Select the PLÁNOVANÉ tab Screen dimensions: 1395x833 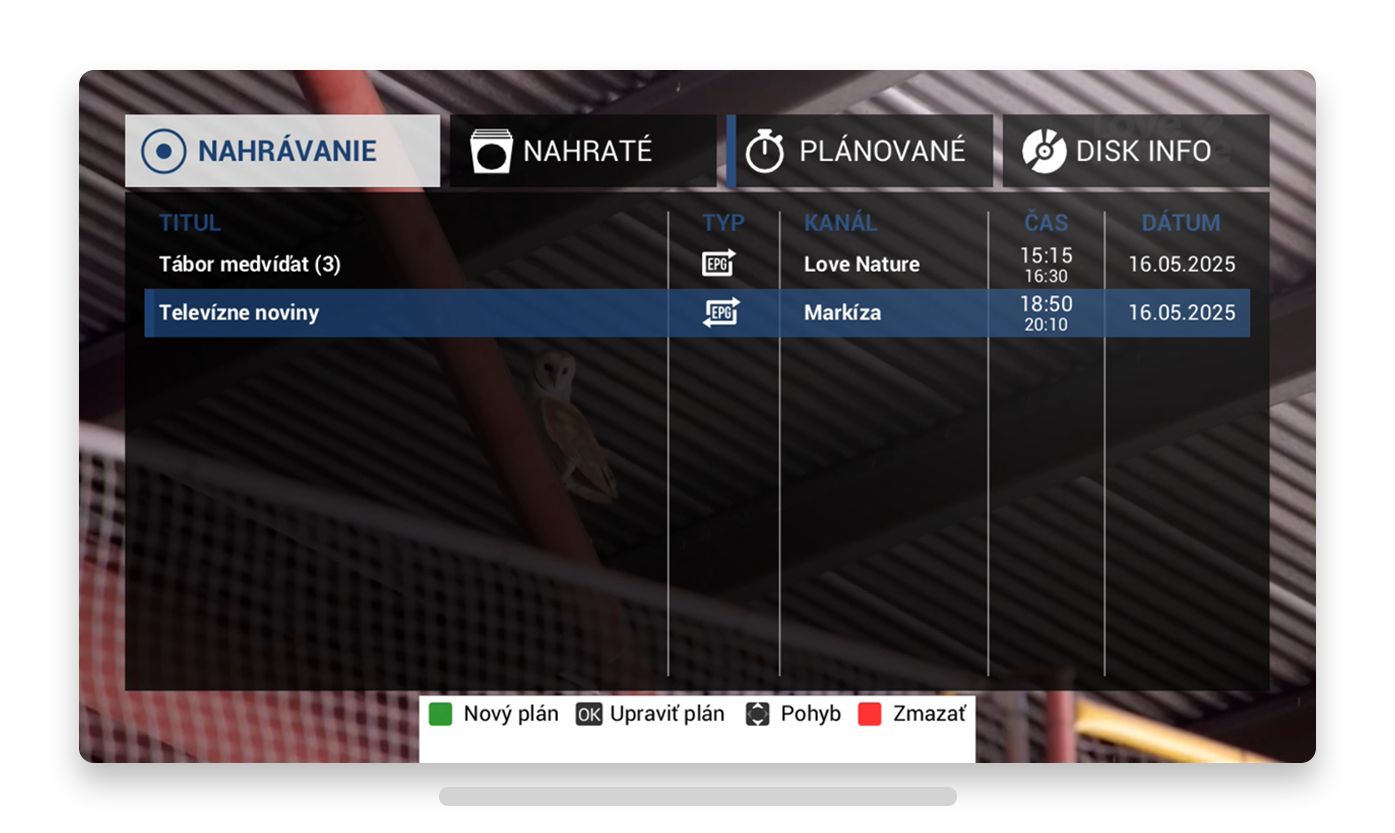point(860,151)
